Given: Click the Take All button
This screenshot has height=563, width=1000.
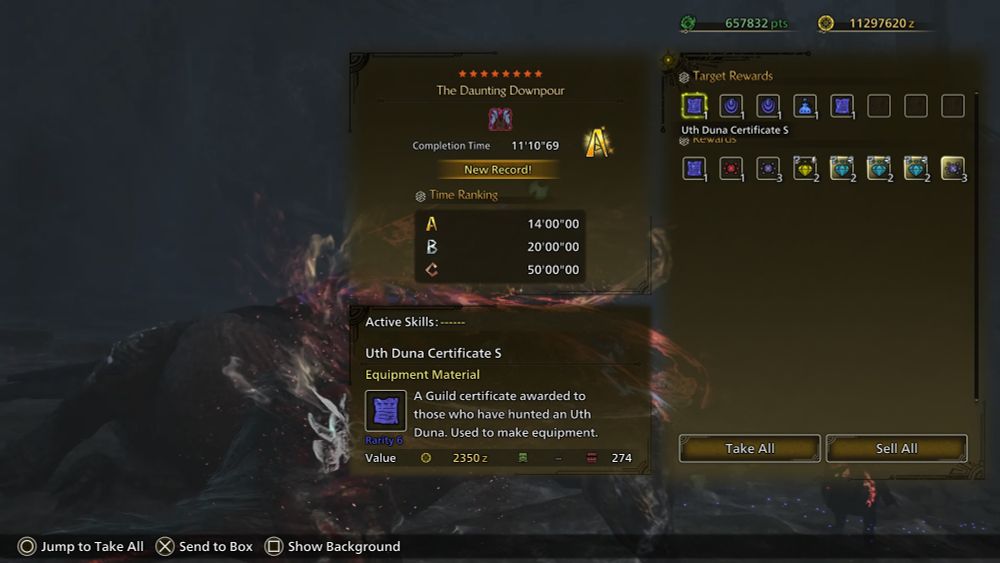Looking at the screenshot, I should (749, 449).
